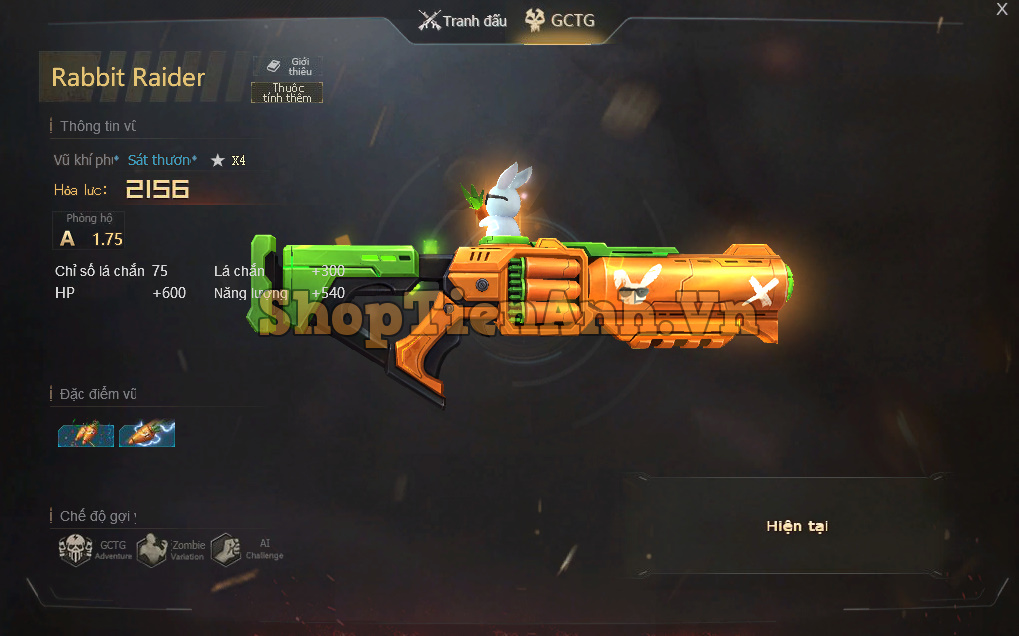Select the electric carrot feature icon
This screenshot has height=636, width=1019.
click(x=147, y=433)
